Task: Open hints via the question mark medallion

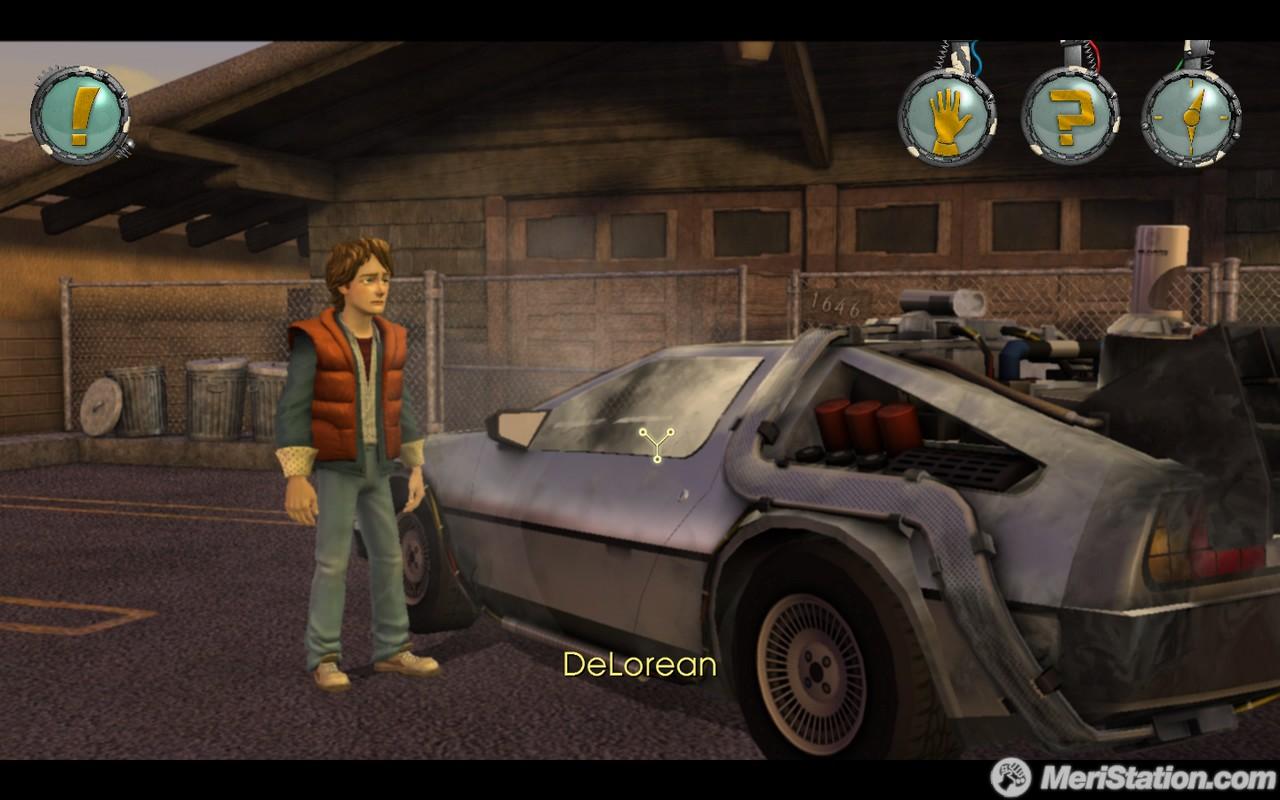Action: click(1073, 113)
